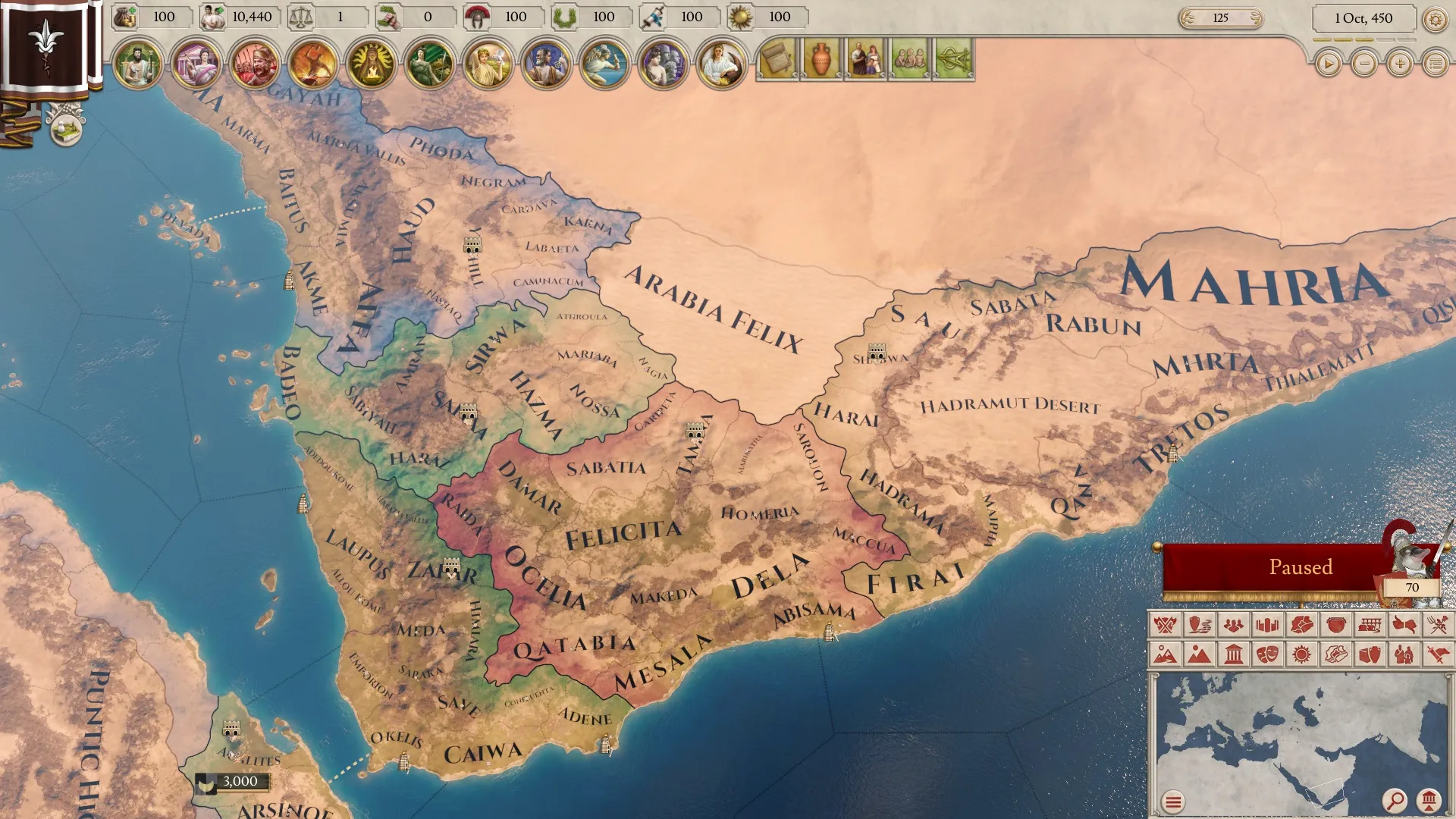Open the scroll and box tab in the top bar
The width and height of the screenshot is (1456, 819).
point(777,59)
